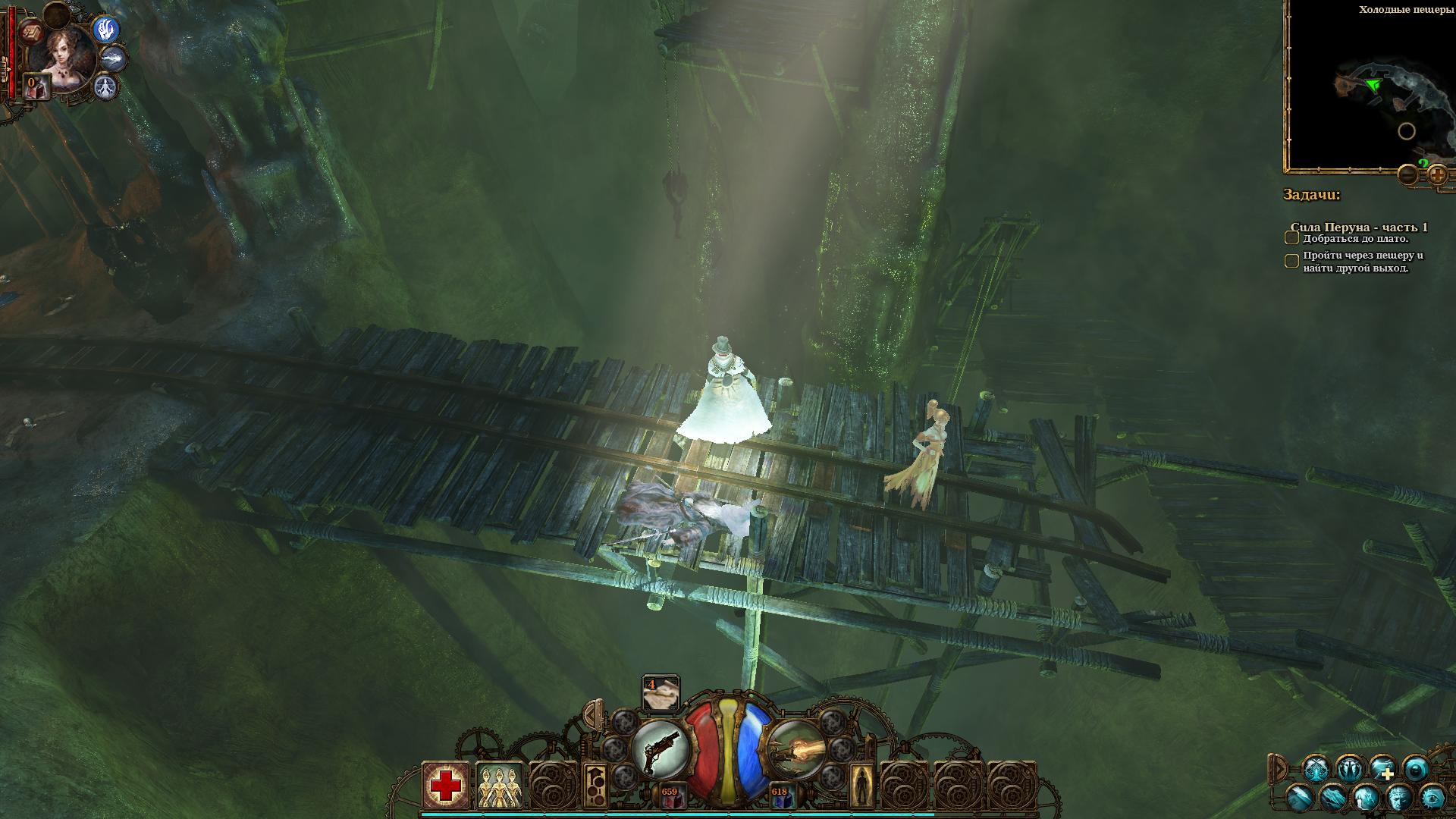Zoom in the minimap with plus button
Image resolution: width=1456 pixels, height=819 pixels.
point(1438,175)
